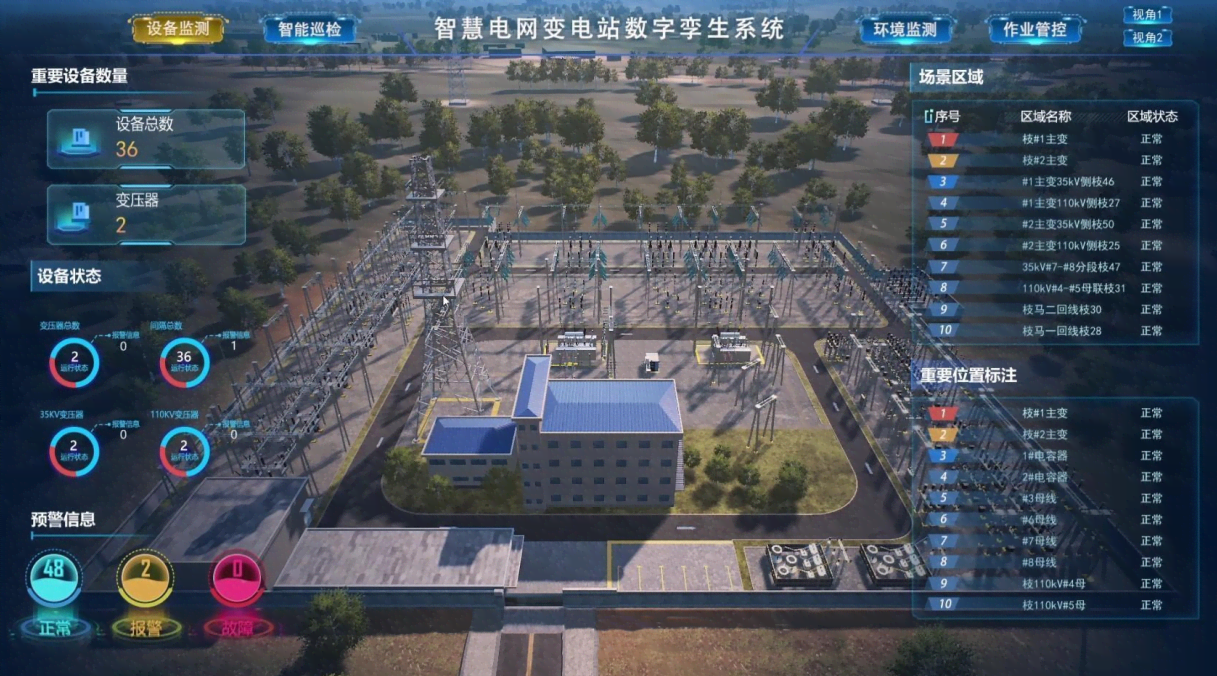Switch camera to 视角2

[x=1146, y=38]
